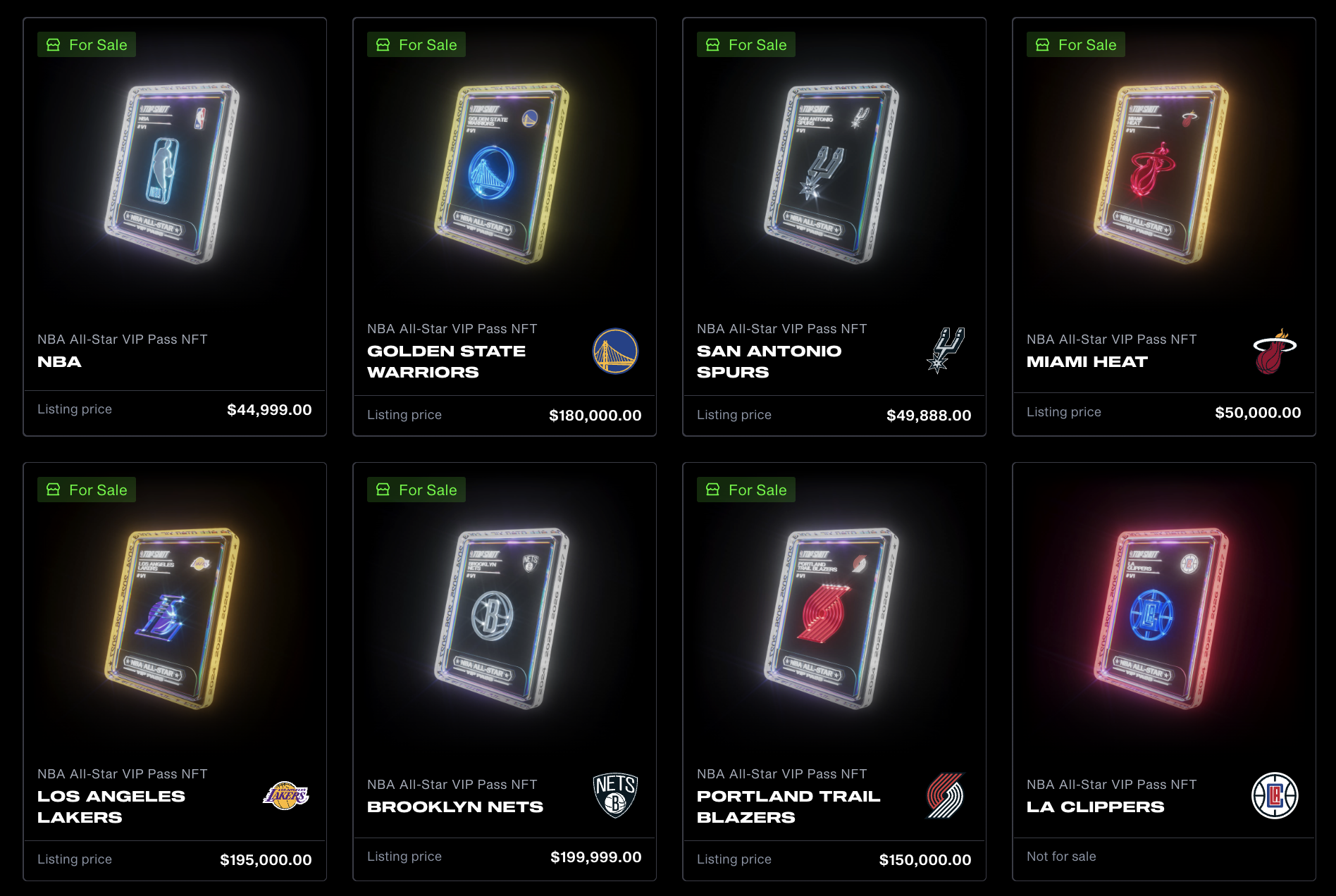
Task: Click the San Antonio Spurs team logo
Action: coord(945,350)
